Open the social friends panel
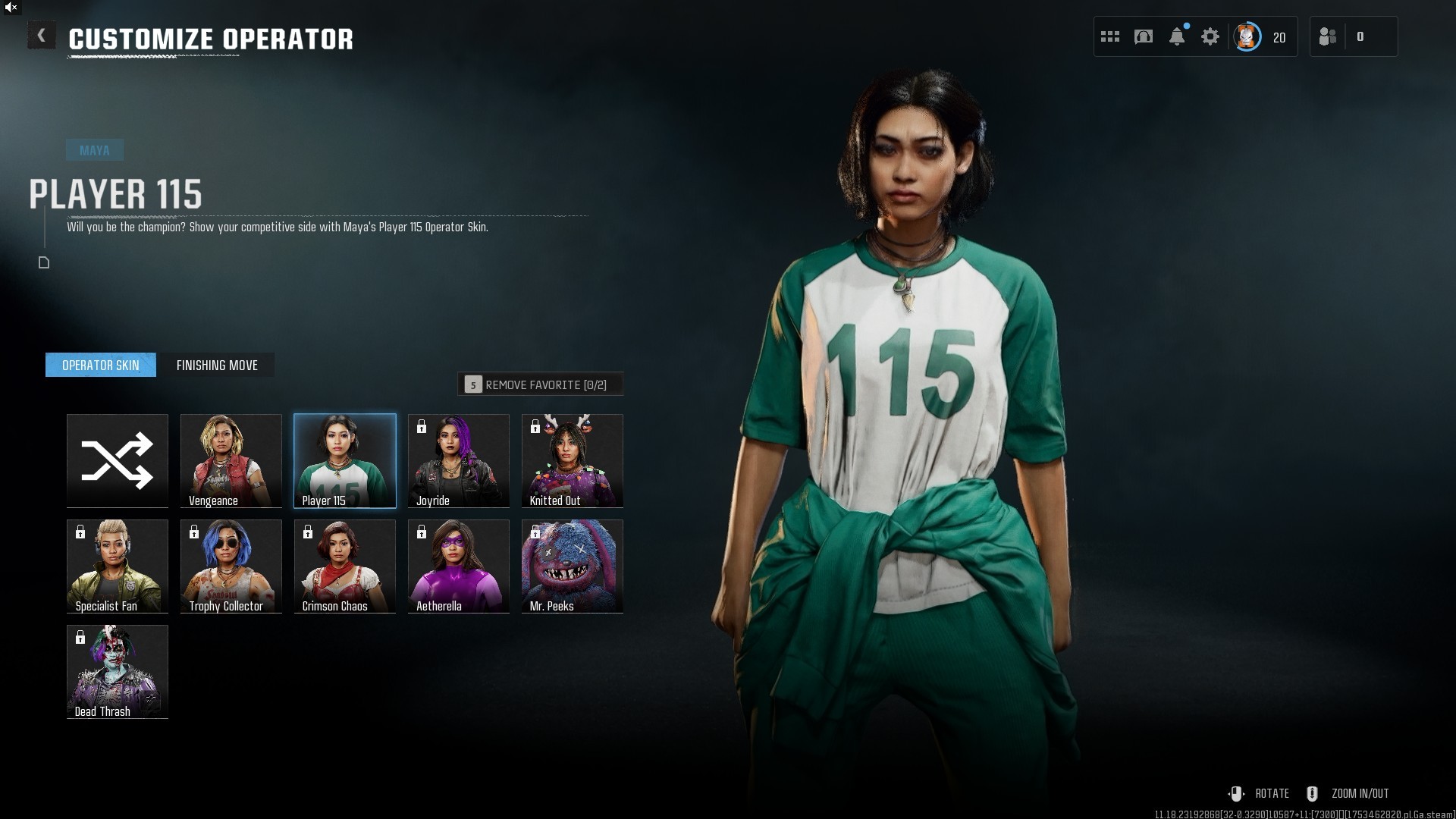The height and width of the screenshot is (819, 1456). (x=1329, y=36)
